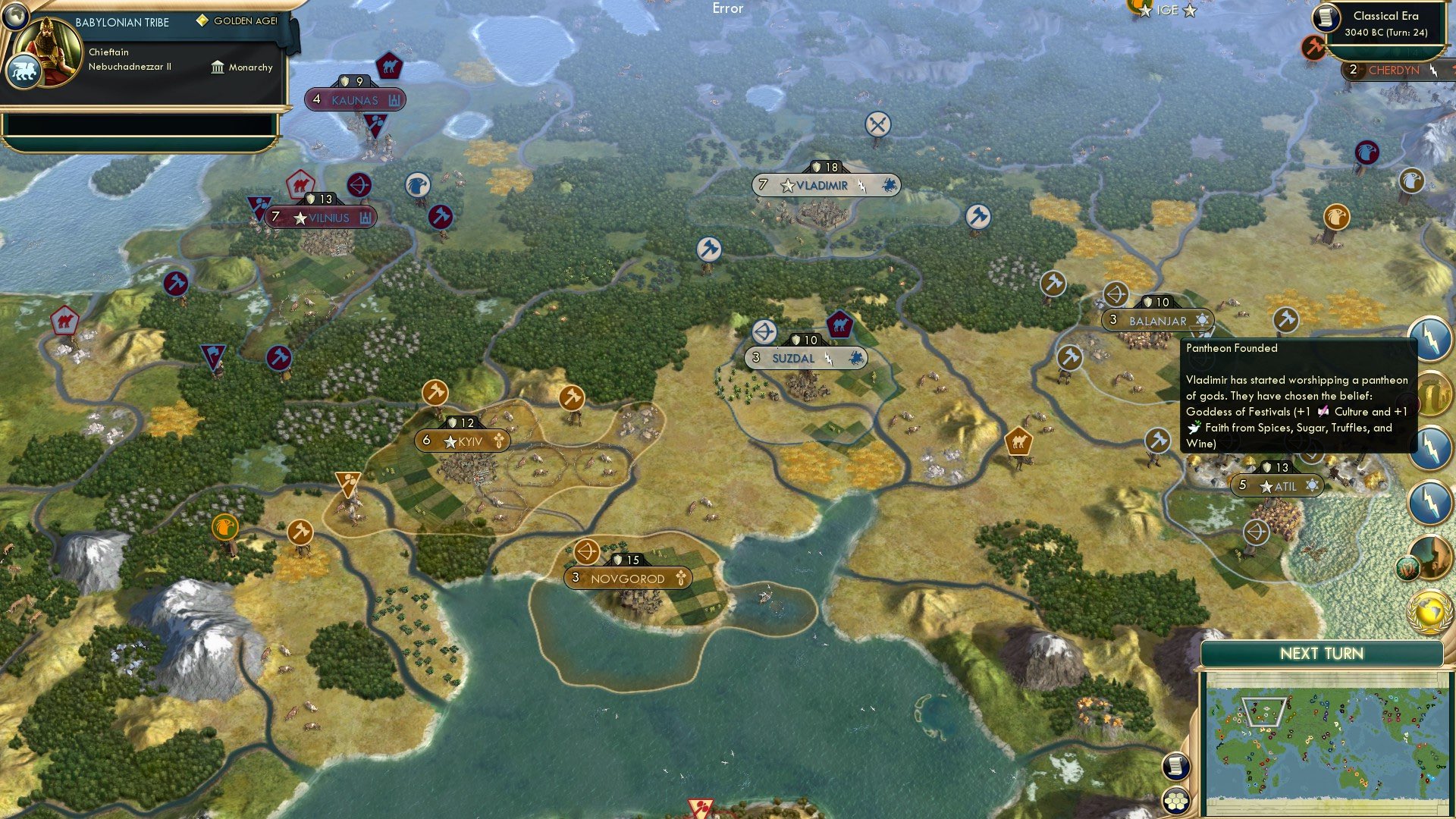Click the crossed-swords barbarian icon up top

coord(879,124)
